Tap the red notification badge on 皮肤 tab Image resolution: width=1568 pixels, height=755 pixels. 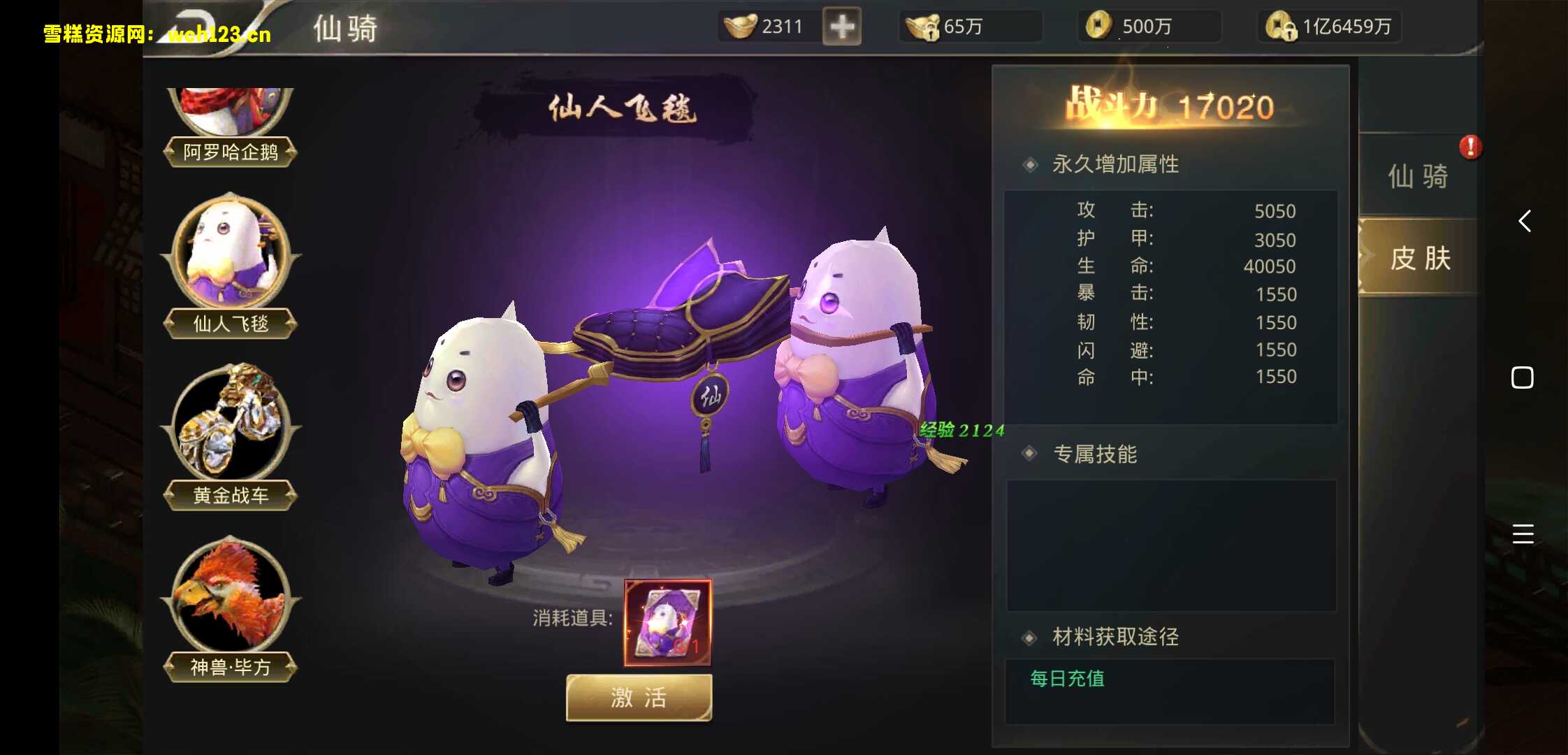1470,148
